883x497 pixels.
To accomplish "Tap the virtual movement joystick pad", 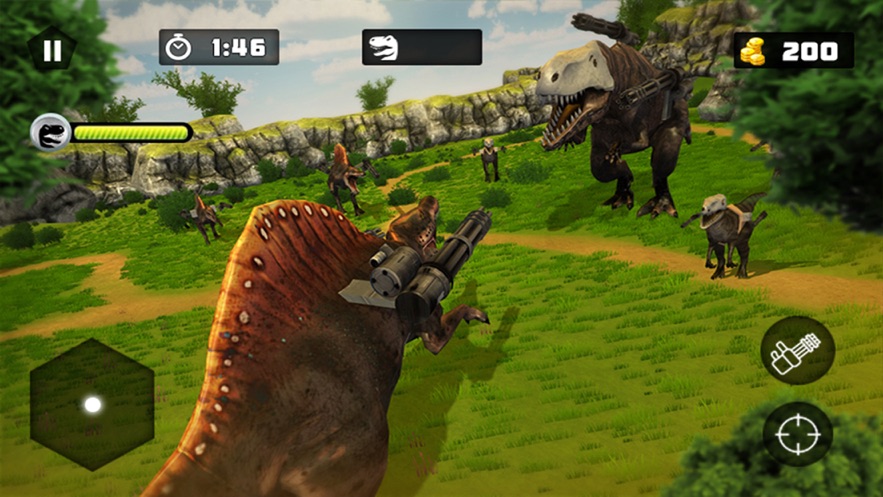I will 92,404.
